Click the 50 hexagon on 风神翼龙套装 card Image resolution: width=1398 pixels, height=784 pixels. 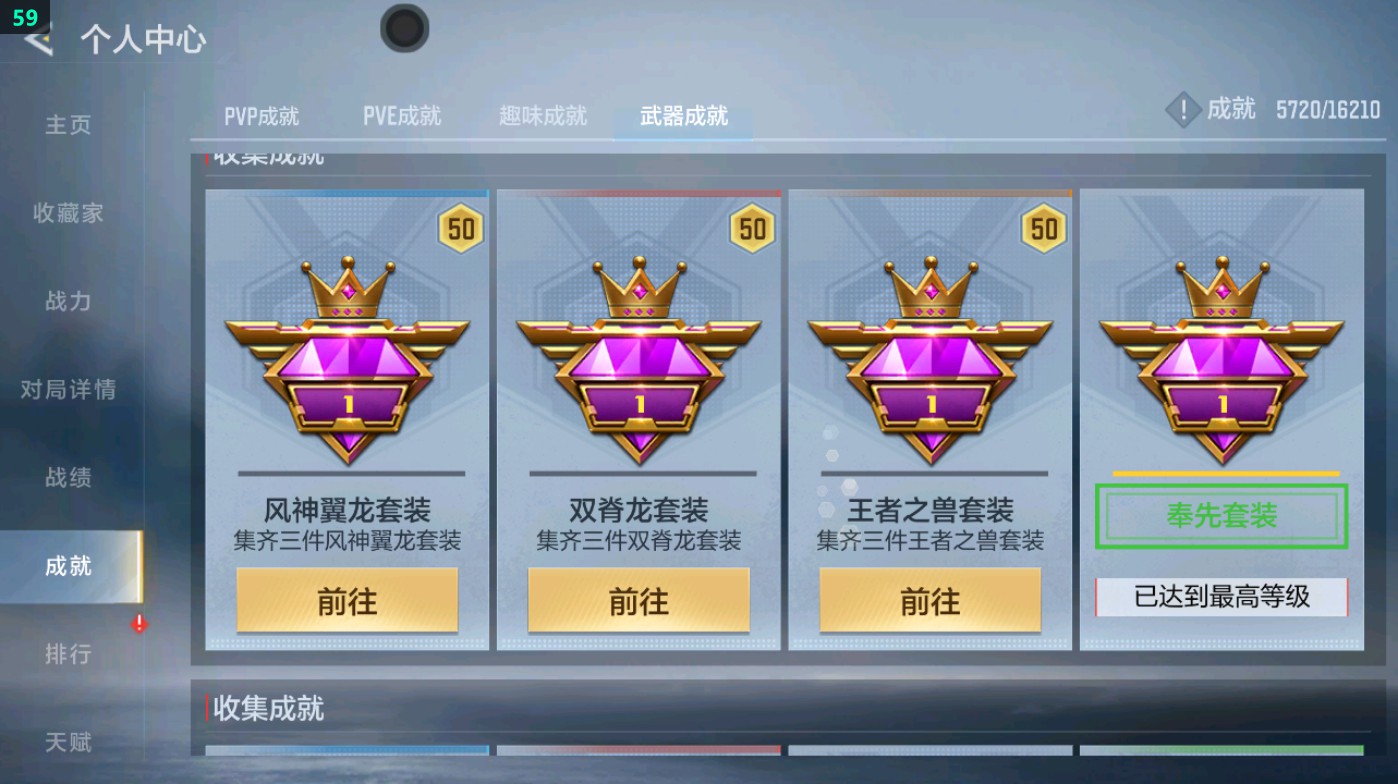click(x=458, y=230)
